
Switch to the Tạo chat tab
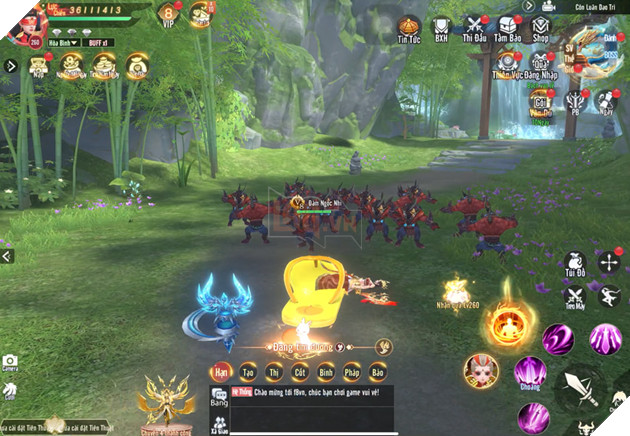click(x=244, y=372)
